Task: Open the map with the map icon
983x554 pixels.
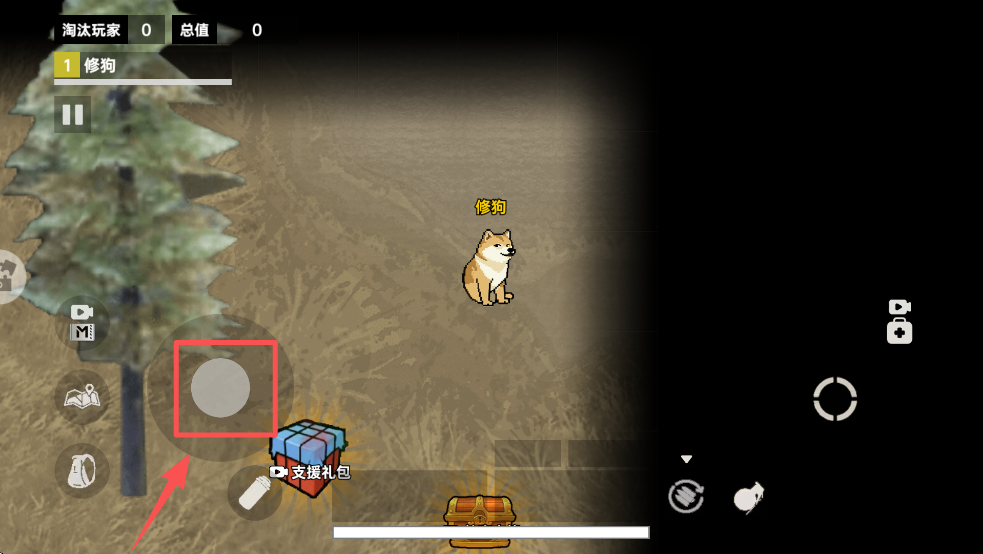Action: click(82, 397)
